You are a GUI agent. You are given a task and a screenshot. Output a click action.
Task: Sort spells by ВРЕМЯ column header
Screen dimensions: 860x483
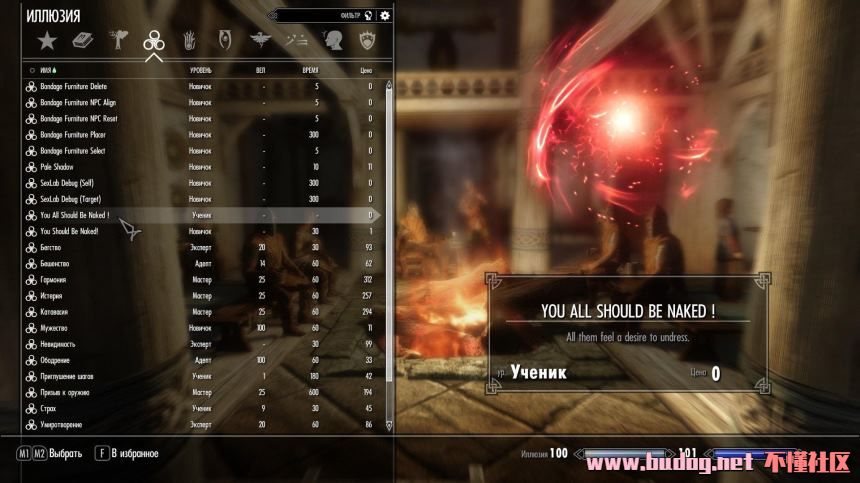coord(311,70)
